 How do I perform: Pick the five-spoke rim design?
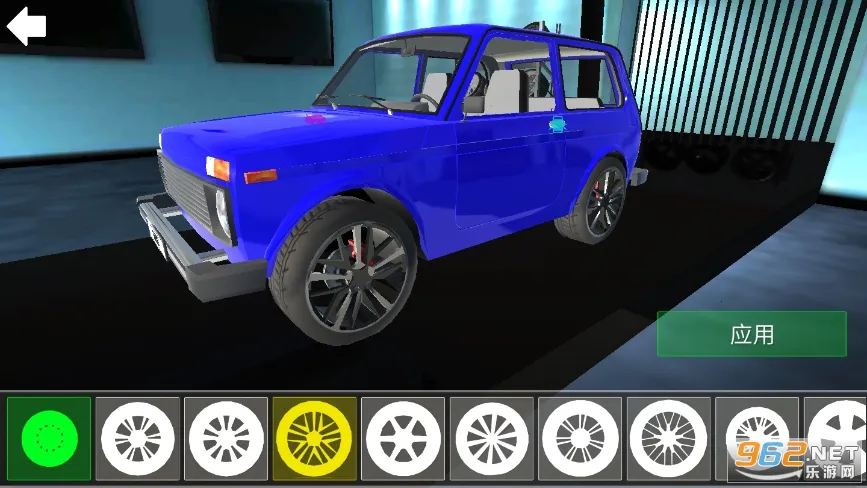click(403, 438)
